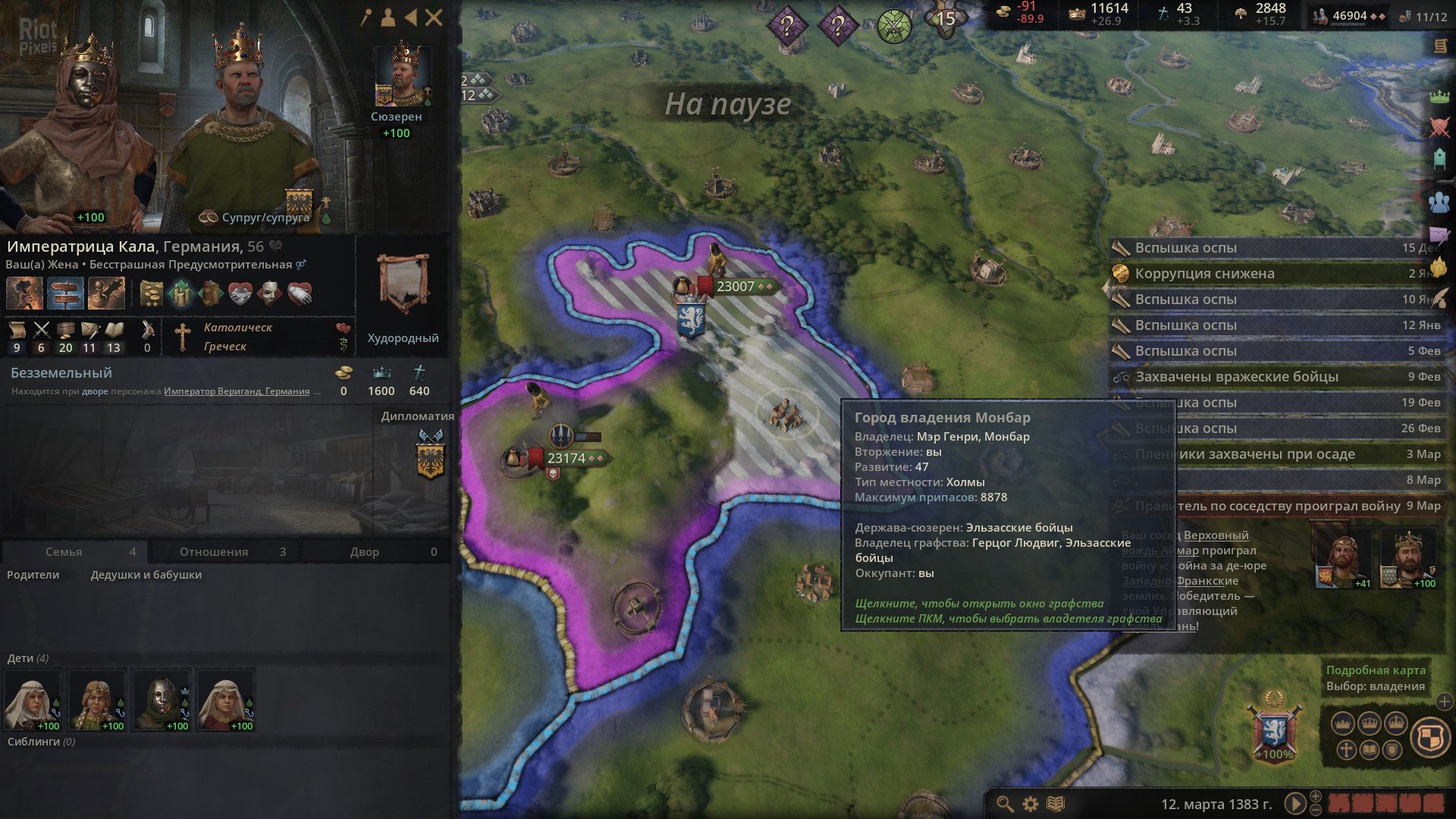Open the character search magnifier icon
Viewport: 1456px width, 819px height.
click(x=1004, y=803)
